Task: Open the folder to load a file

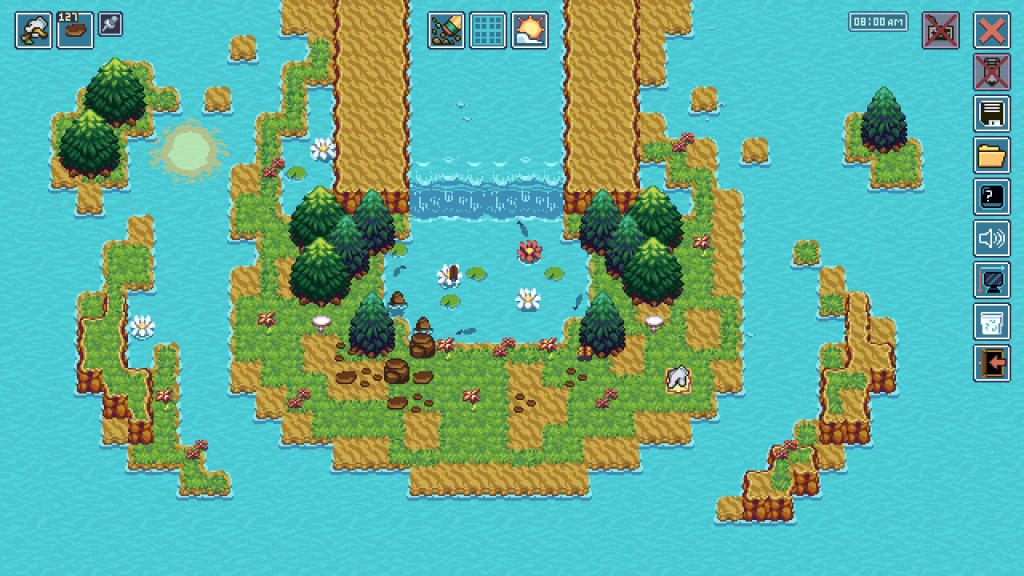Action: [x=992, y=156]
